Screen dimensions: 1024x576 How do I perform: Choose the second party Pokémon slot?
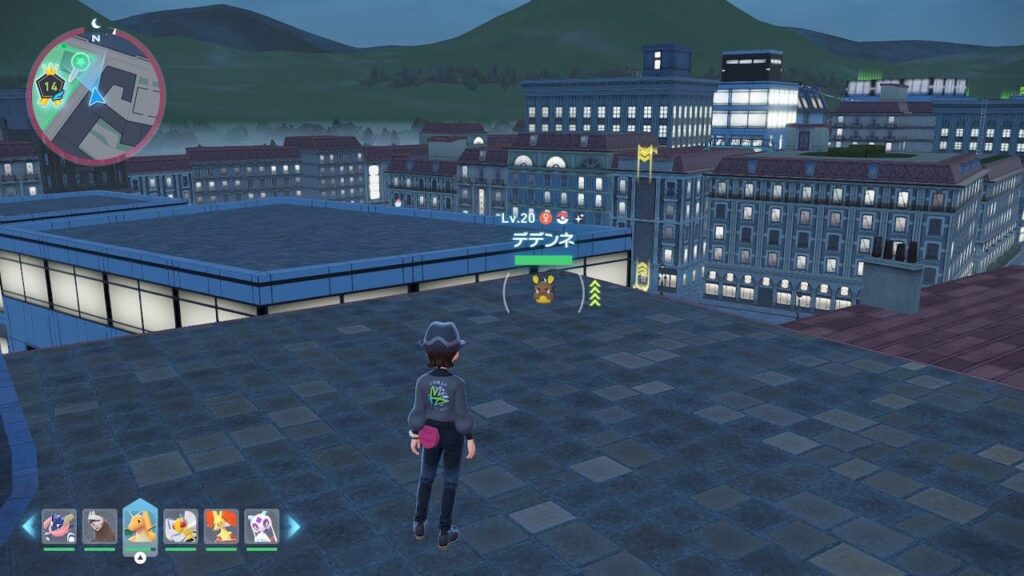pyautogui.click(x=99, y=526)
